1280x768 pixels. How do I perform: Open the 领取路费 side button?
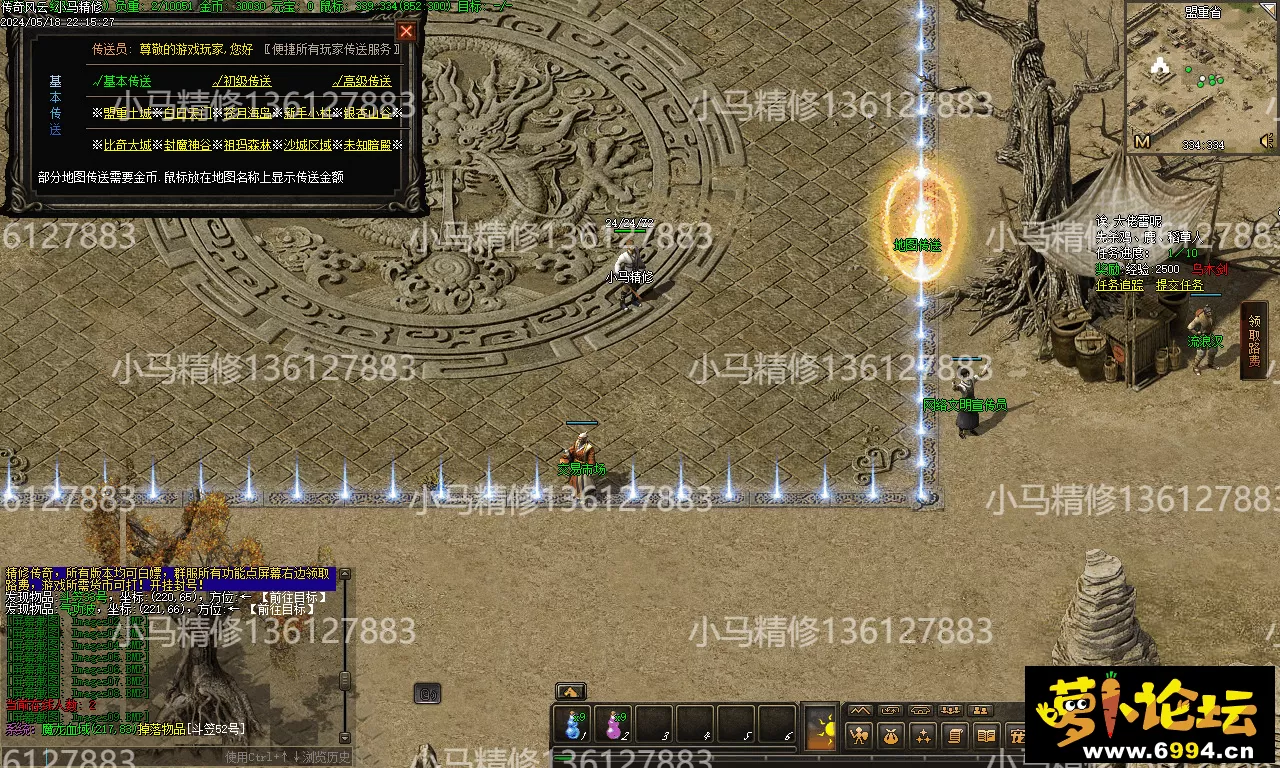[x=1254, y=340]
